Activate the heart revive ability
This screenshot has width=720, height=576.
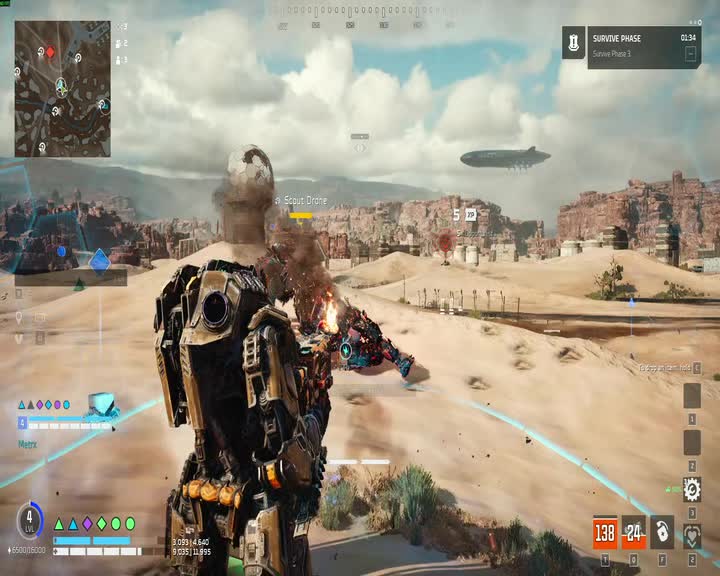[x=691, y=535]
